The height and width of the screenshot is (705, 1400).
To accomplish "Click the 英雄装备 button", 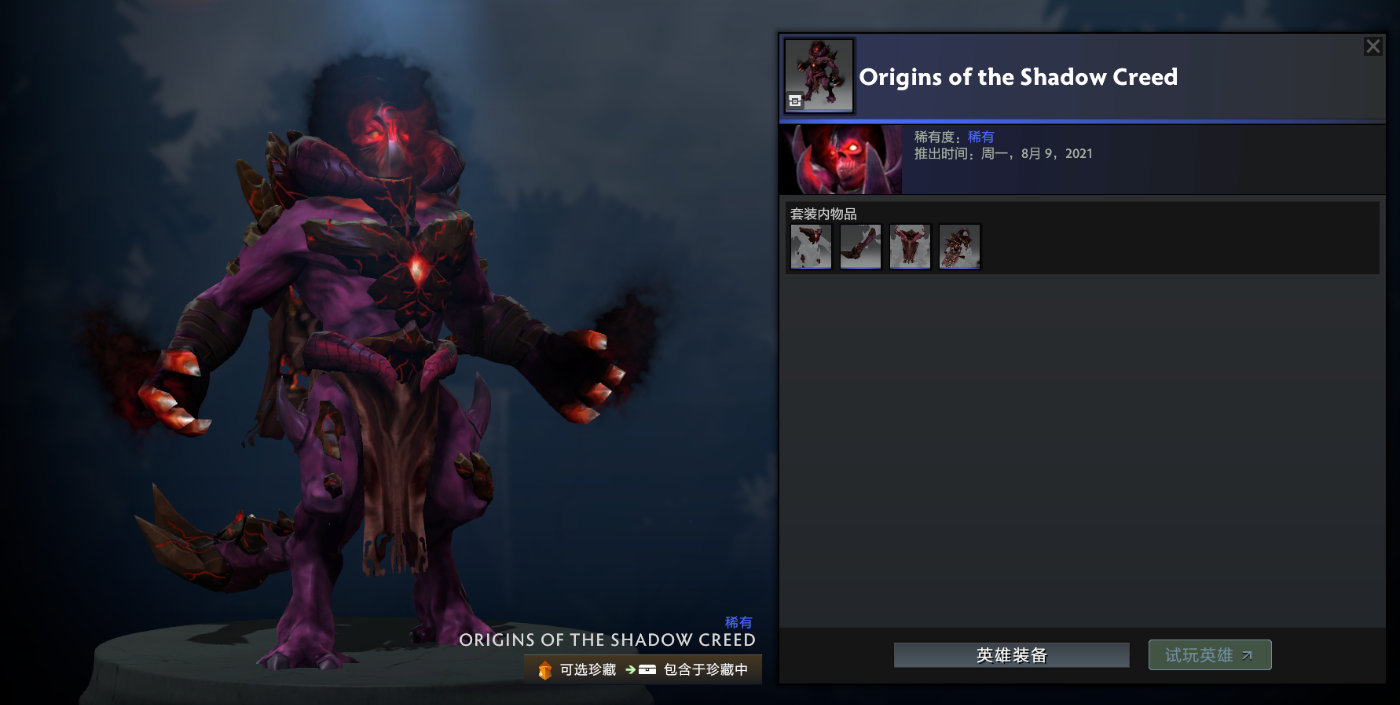I will click(x=1011, y=655).
